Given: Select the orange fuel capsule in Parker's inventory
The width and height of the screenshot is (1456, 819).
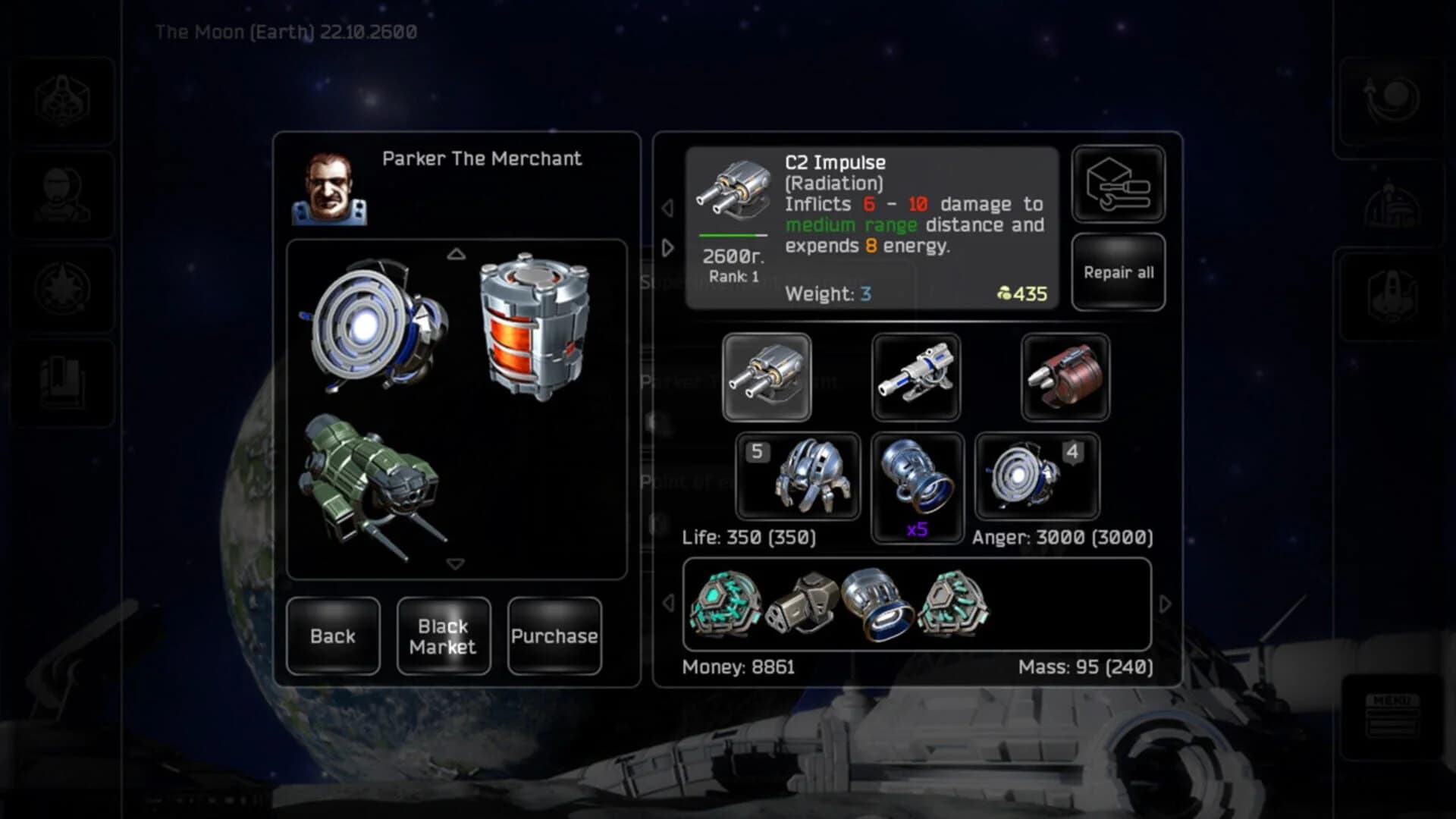Looking at the screenshot, I should 535,329.
